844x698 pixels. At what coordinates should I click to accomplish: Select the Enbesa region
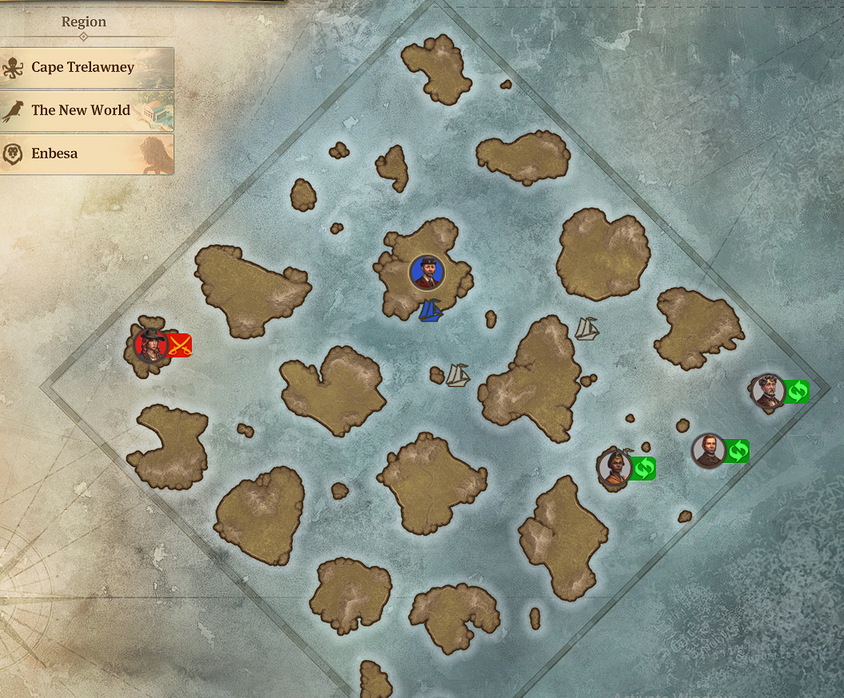pyautogui.click(x=88, y=154)
